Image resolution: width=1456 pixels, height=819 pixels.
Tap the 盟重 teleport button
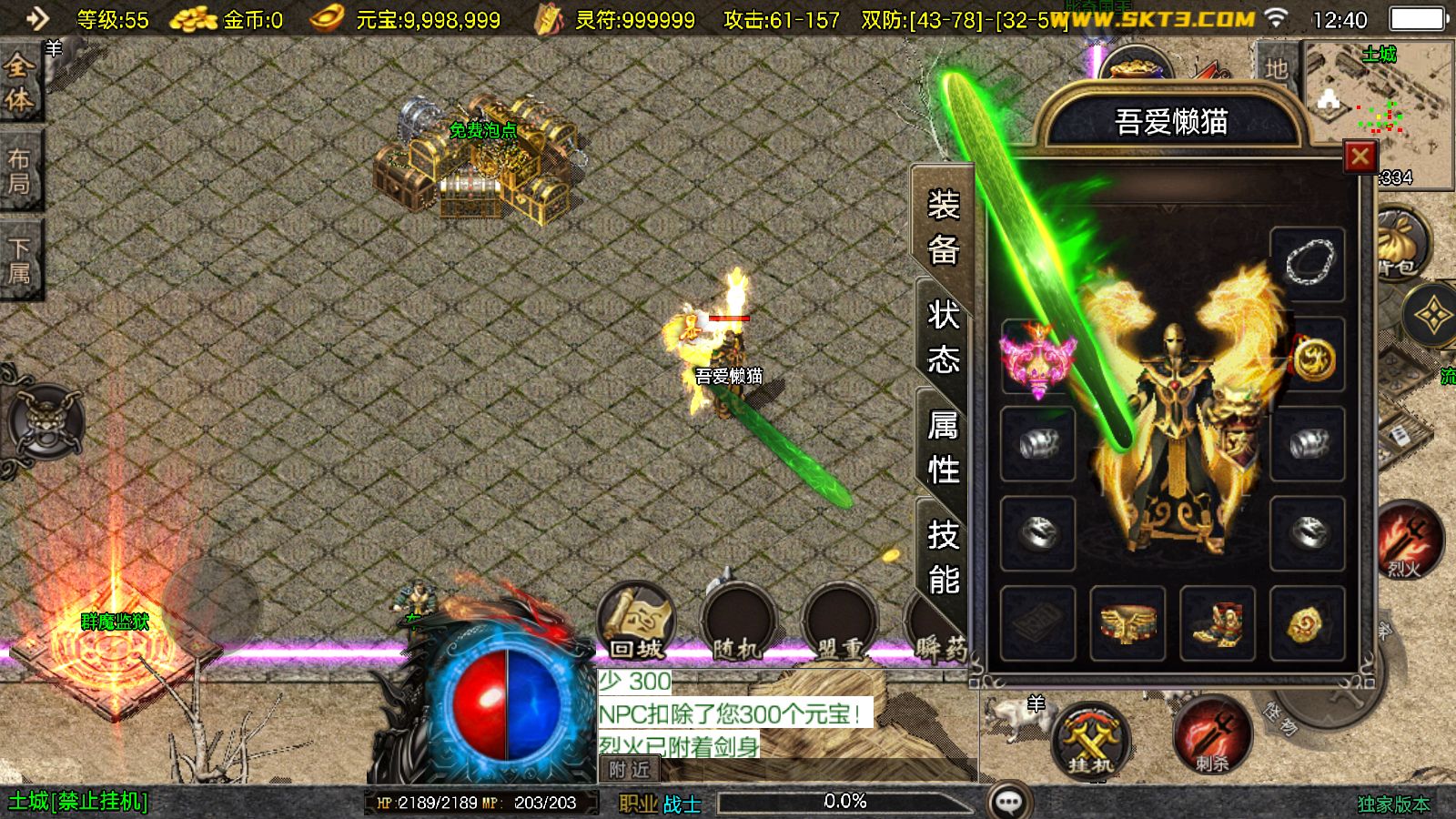pos(839,624)
